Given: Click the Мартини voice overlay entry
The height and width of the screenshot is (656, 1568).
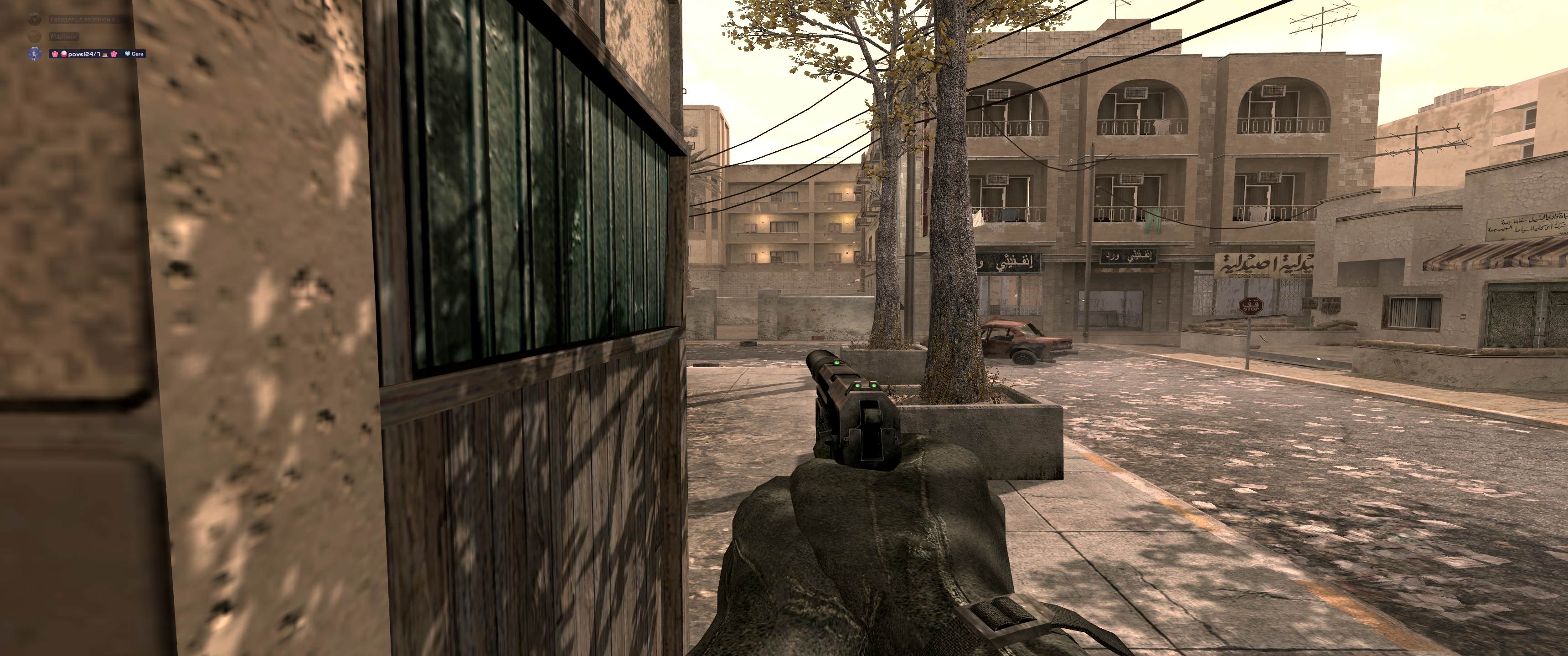Looking at the screenshot, I should pyautogui.click(x=63, y=37).
